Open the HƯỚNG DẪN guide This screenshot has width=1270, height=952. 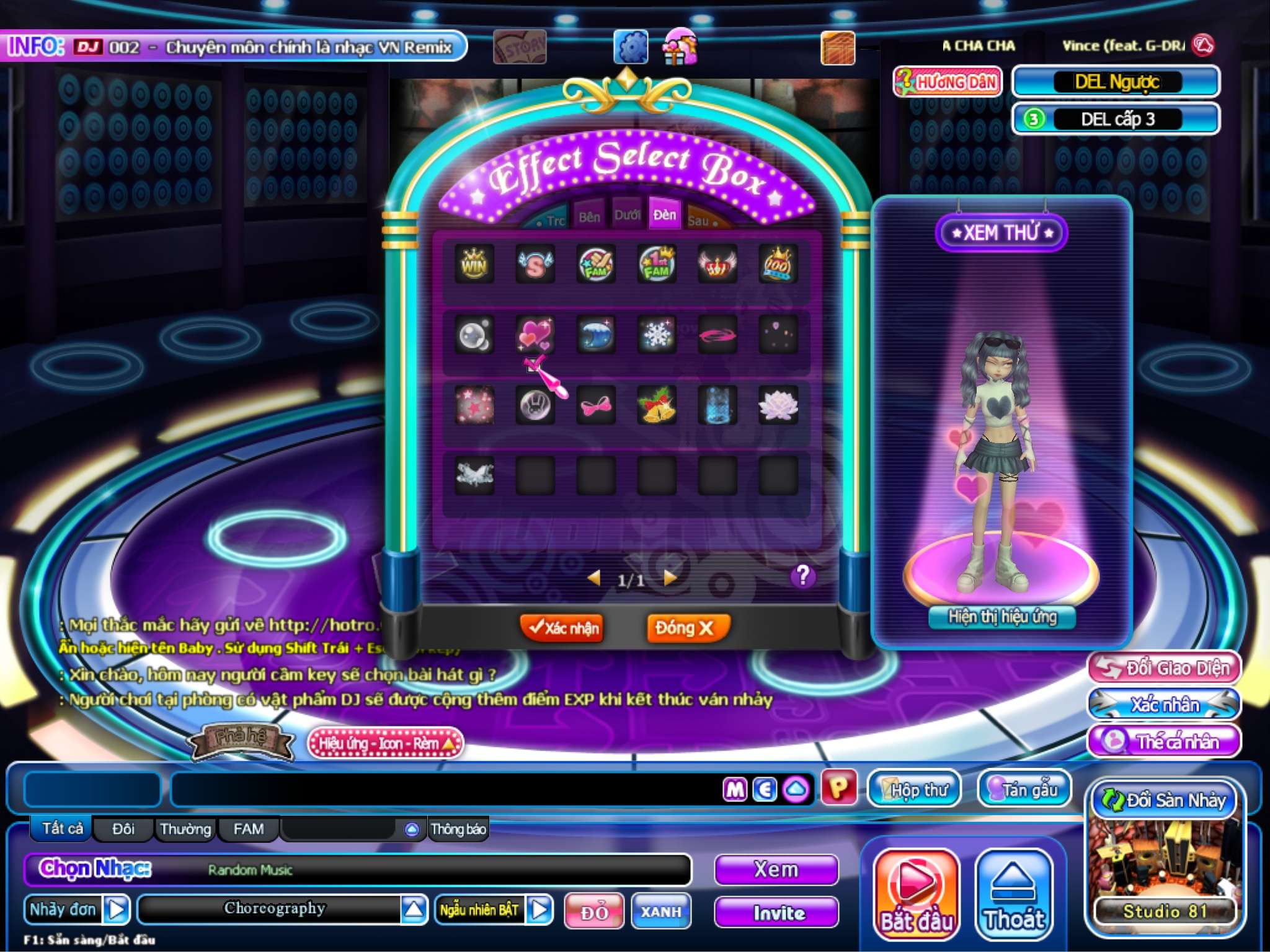[948, 82]
